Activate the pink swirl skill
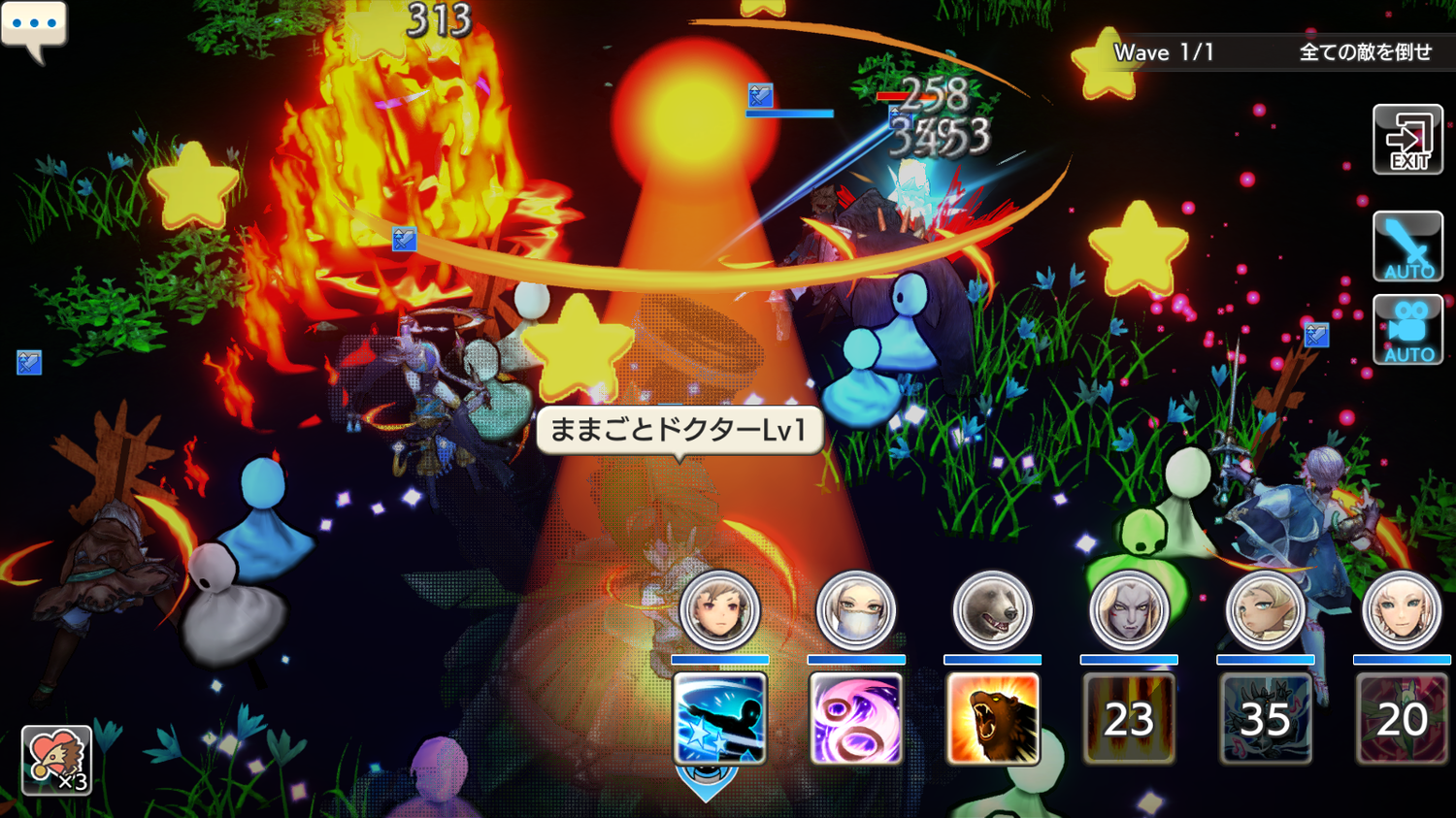Image resolution: width=1456 pixels, height=818 pixels. [x=856, y=719]
